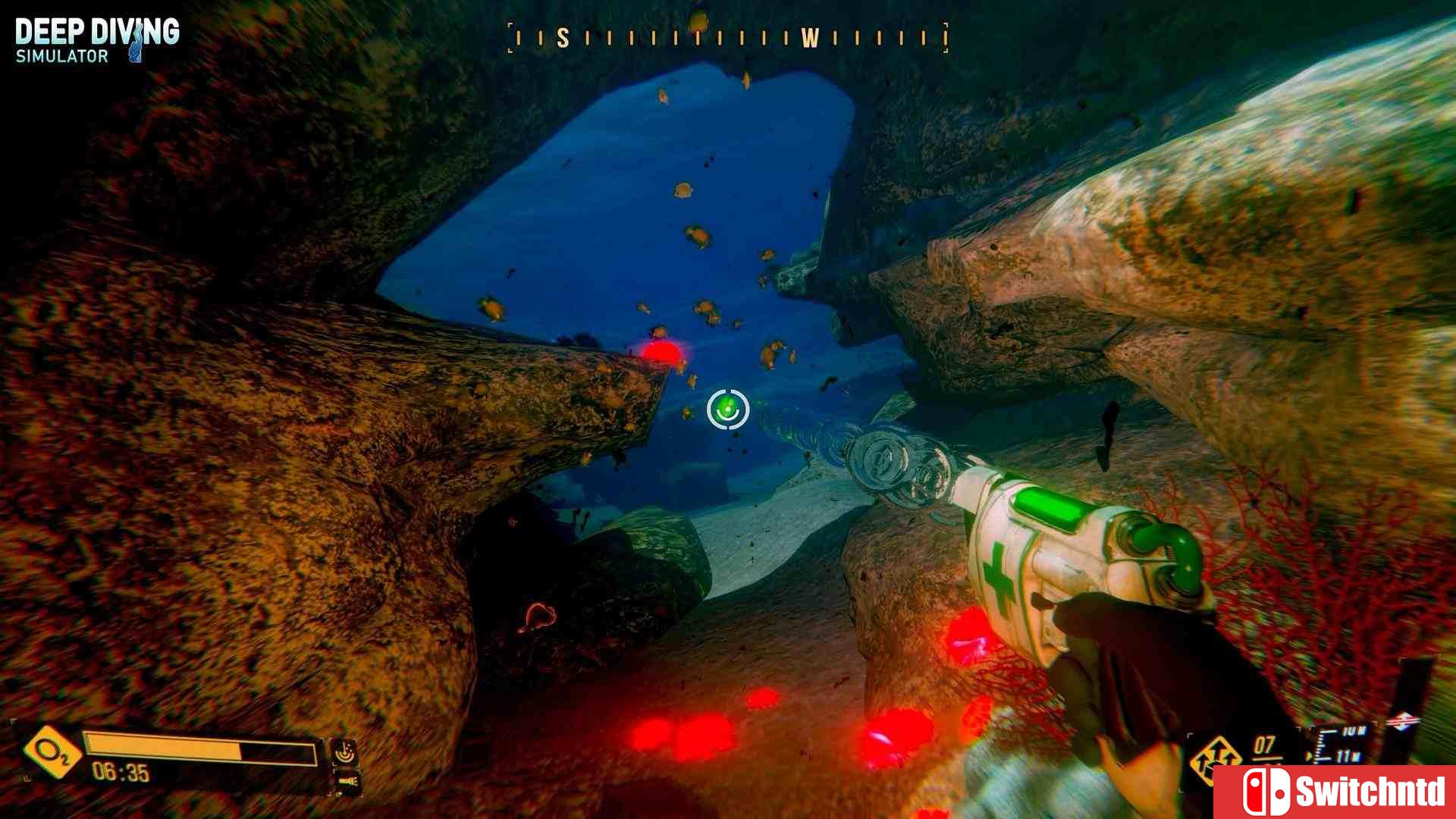The height and width of the screenshot is (819, 1456).
Task: Click the 06:35 oxygen timer readout
Action: (x=121, y=771)
